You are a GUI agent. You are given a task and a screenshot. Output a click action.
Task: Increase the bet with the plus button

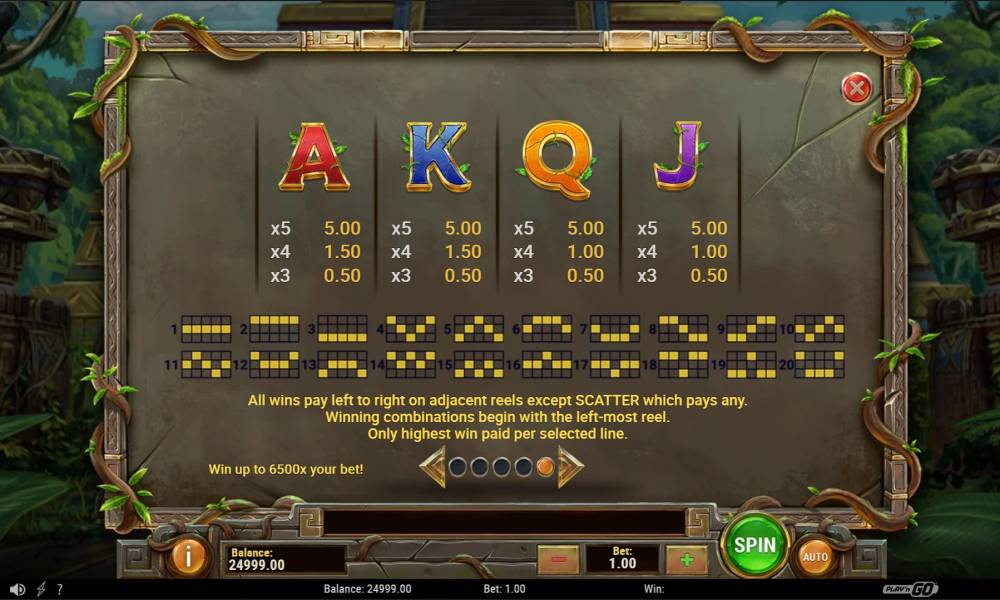686,559
